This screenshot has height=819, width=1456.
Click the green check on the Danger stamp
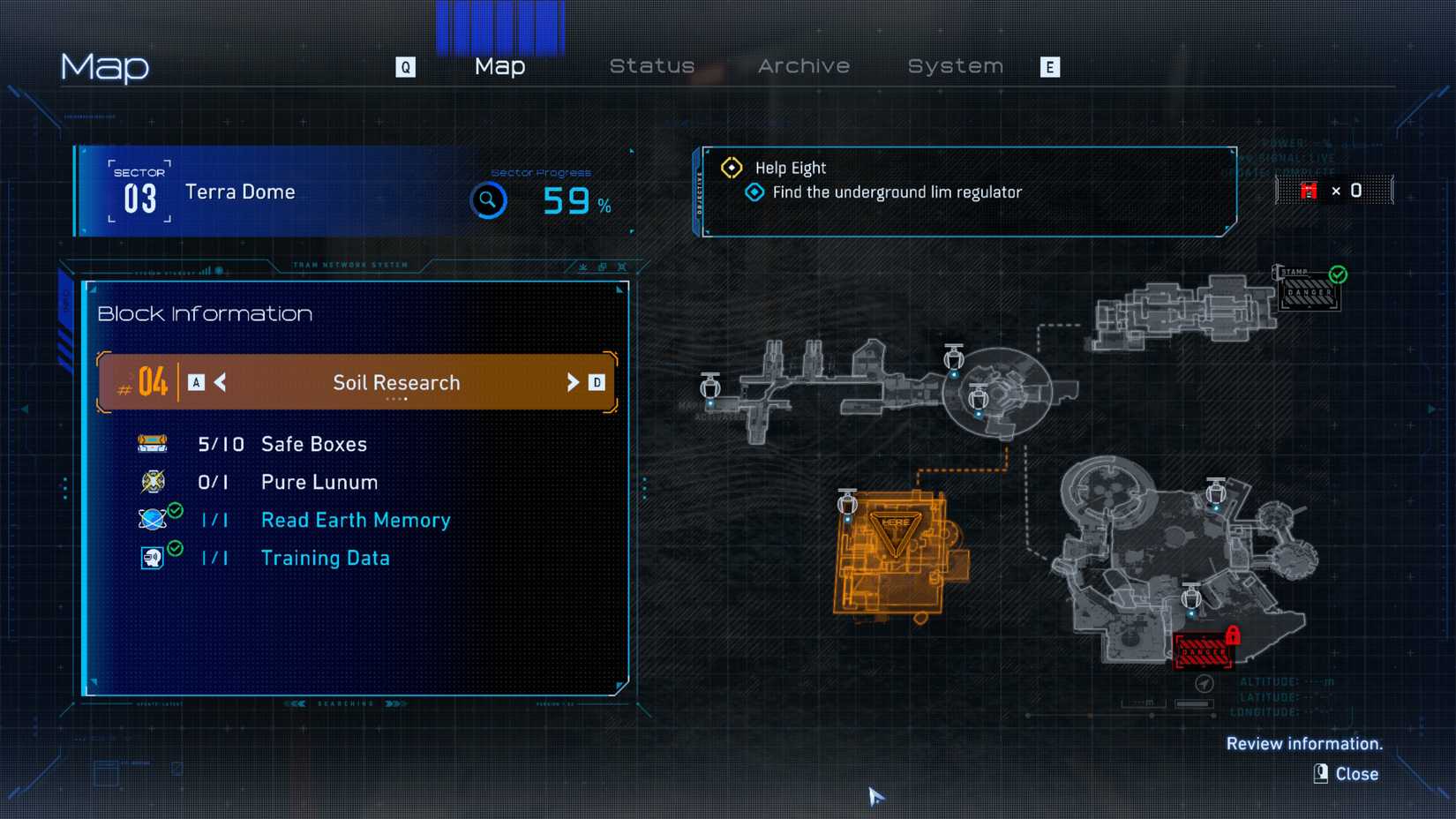[1338, 274]
